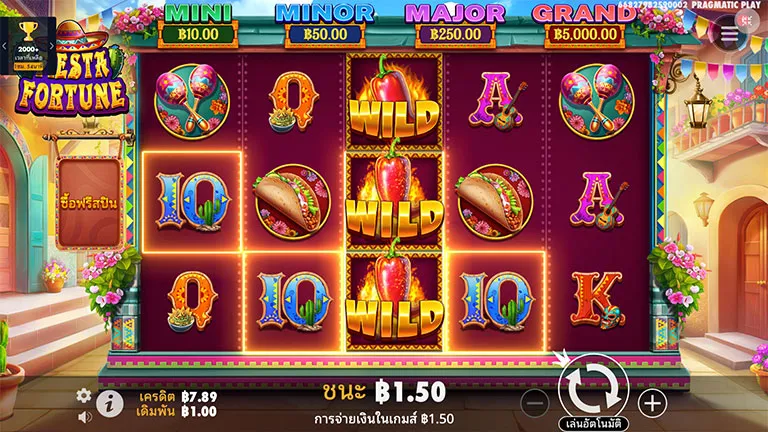Open the gear settings icon
768x432 pixels.
tap(84, 395)
